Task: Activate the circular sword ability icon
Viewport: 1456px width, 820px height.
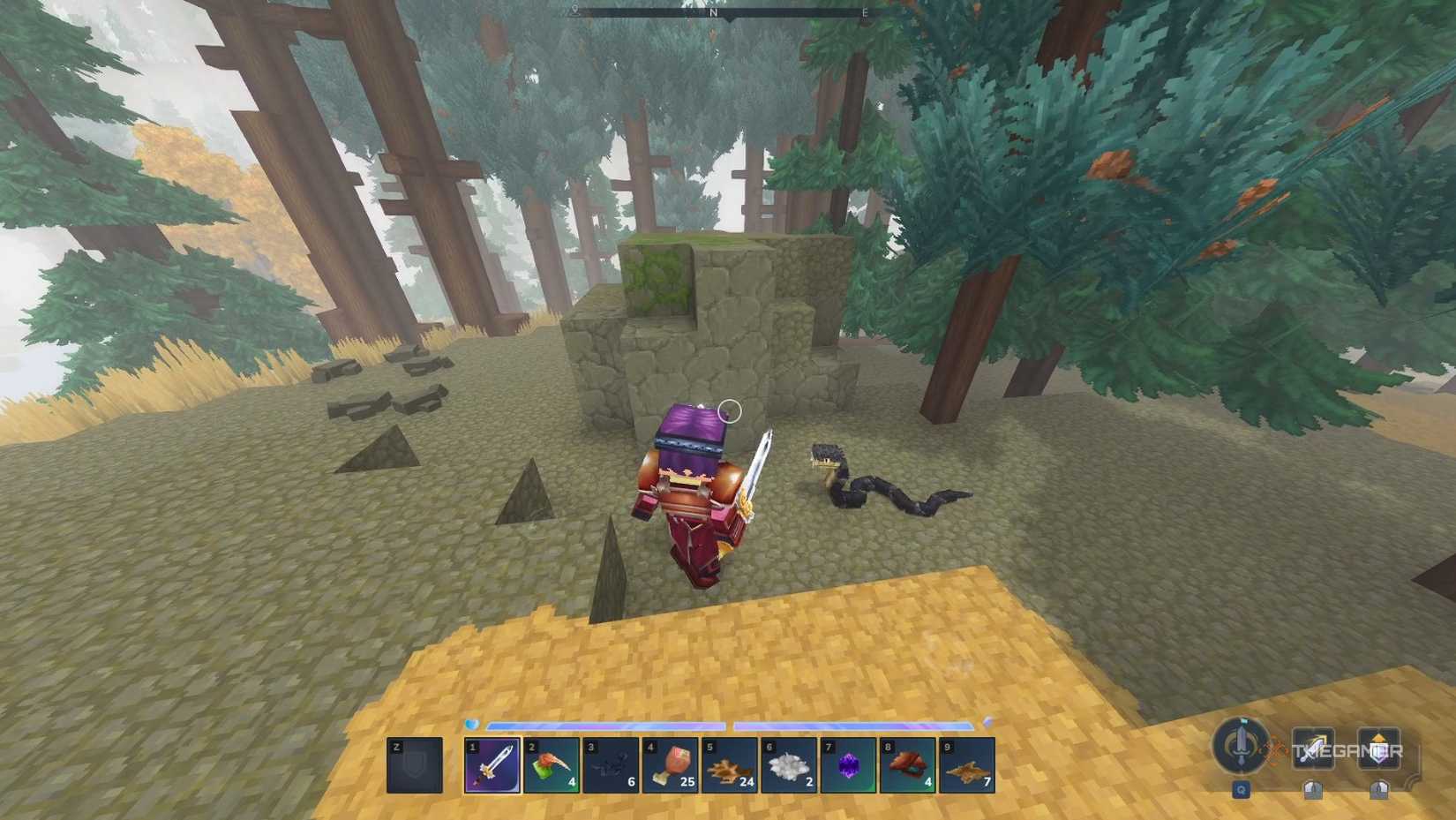Action: point(1241,749)
